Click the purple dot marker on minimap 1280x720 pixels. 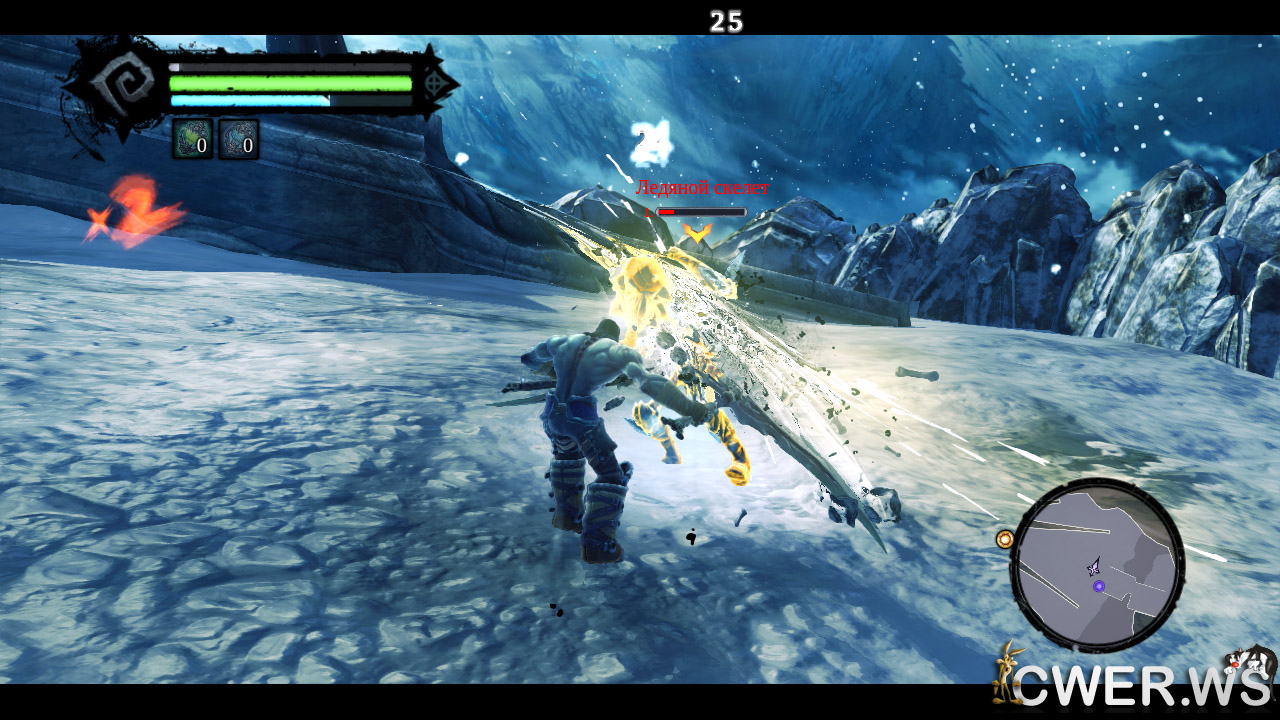1099,585
